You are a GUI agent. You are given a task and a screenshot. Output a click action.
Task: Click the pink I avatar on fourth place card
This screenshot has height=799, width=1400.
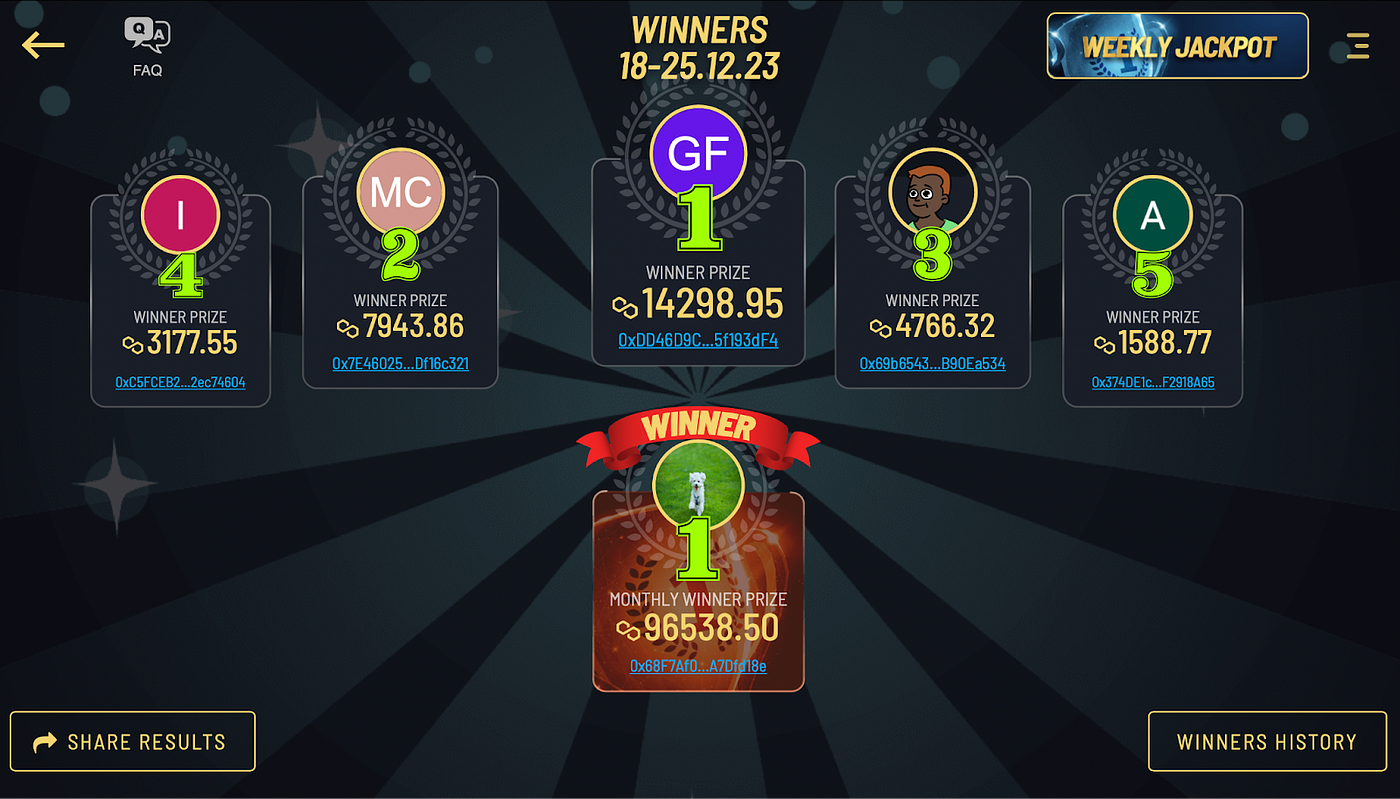pos(180,214)
